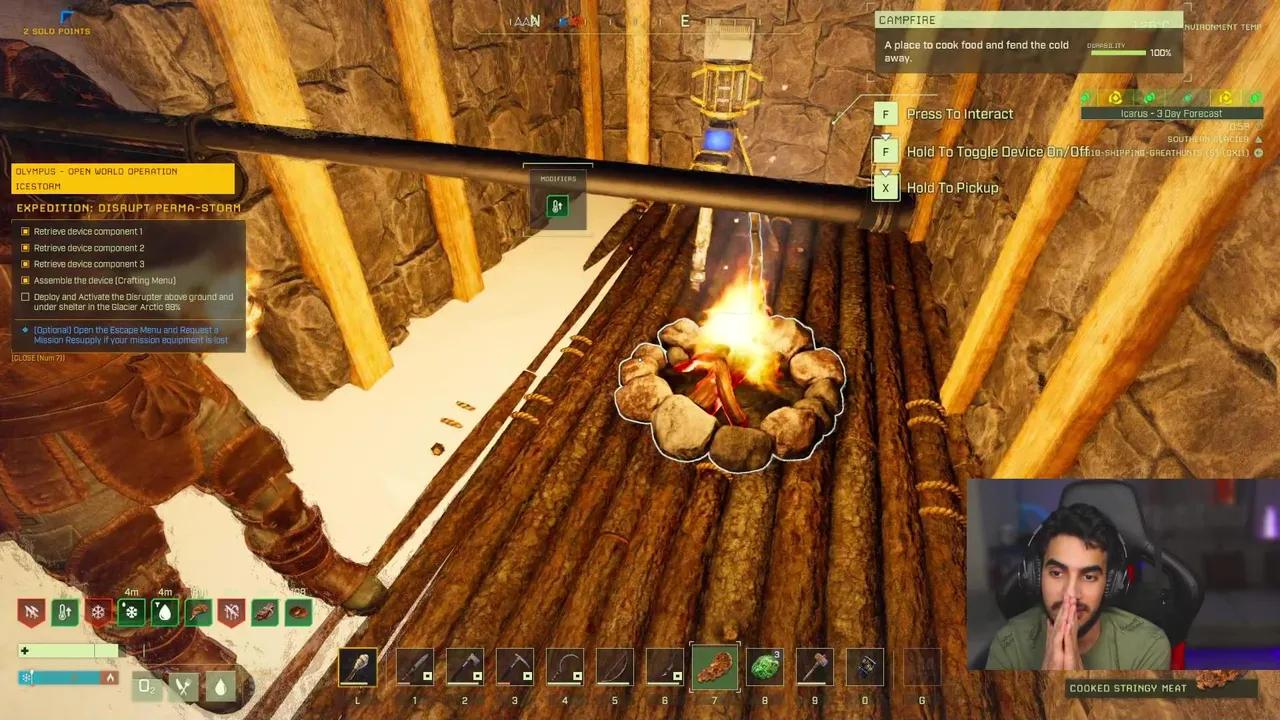1280x720 pixels.
Task: Click the food utensils status icon
Action: tap(182, 686)
